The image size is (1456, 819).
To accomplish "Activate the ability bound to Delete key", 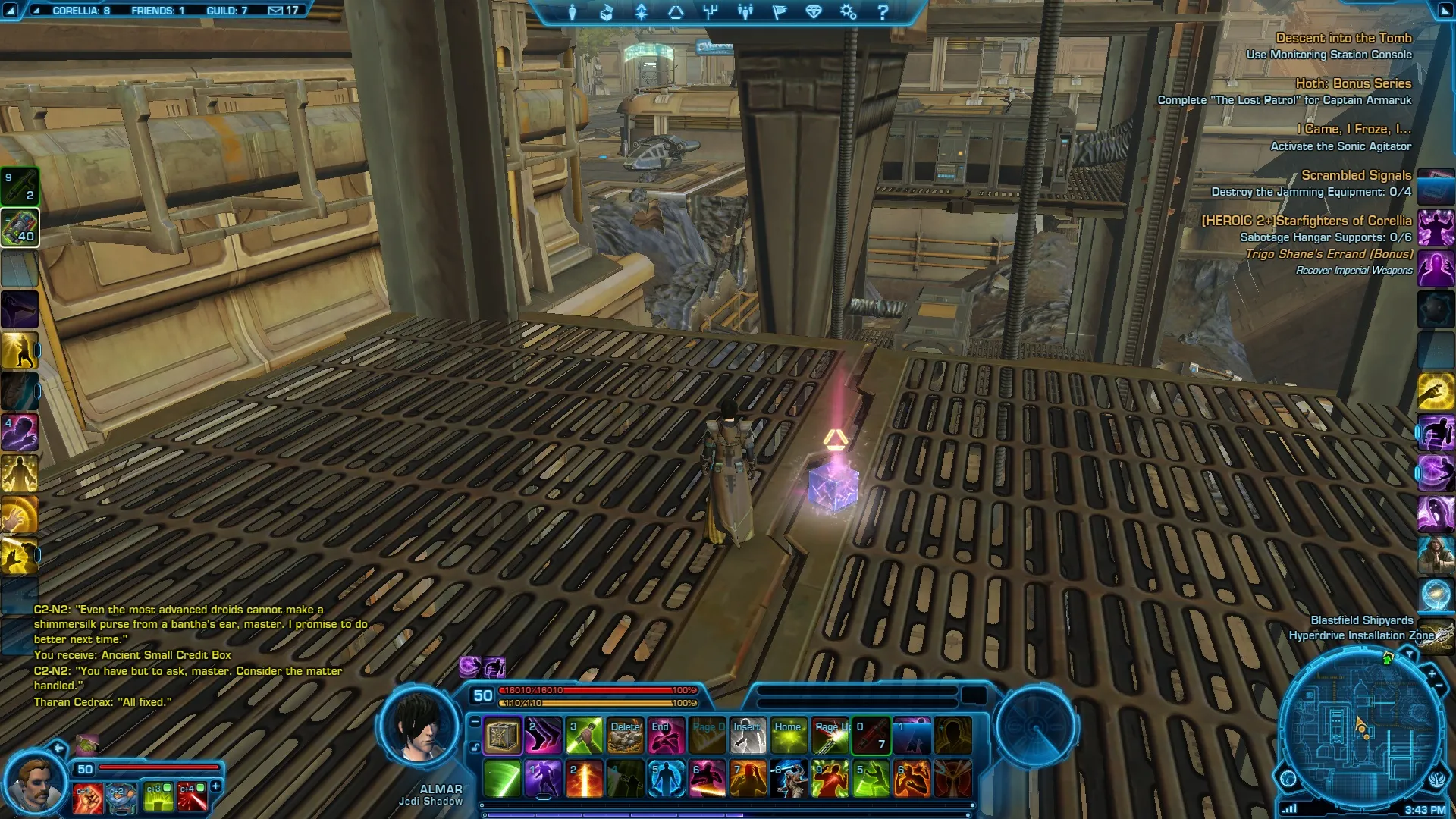I will point(626,736).
